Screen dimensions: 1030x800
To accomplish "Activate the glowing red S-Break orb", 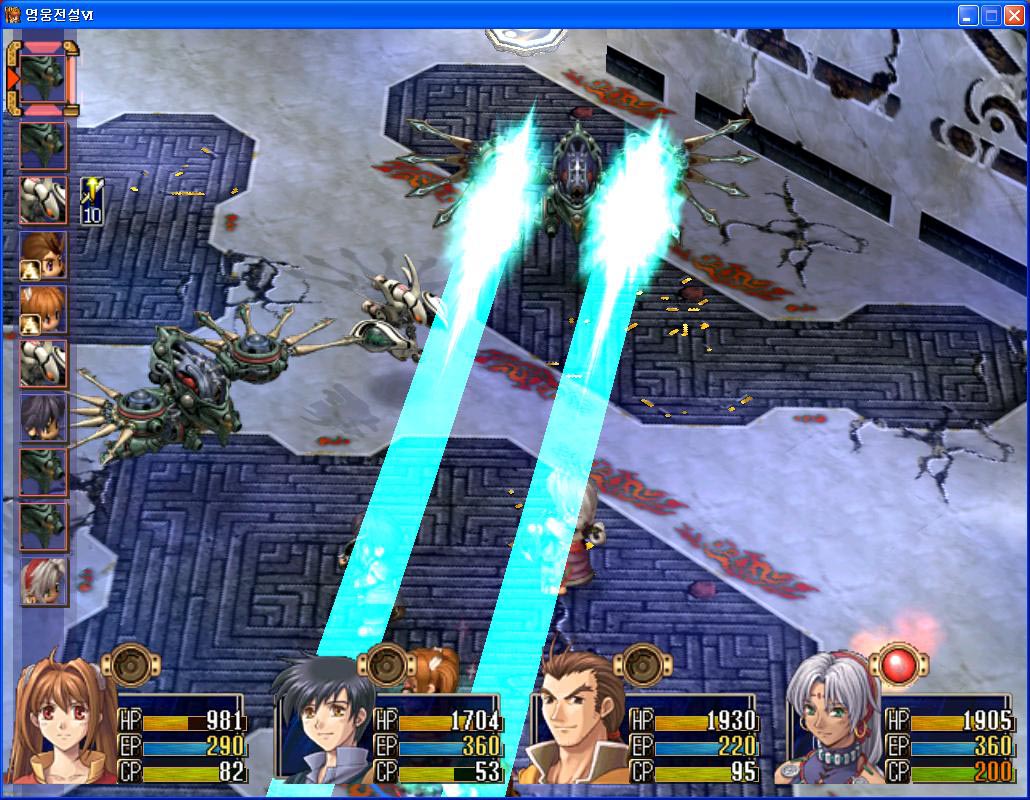I will (892, 664).
